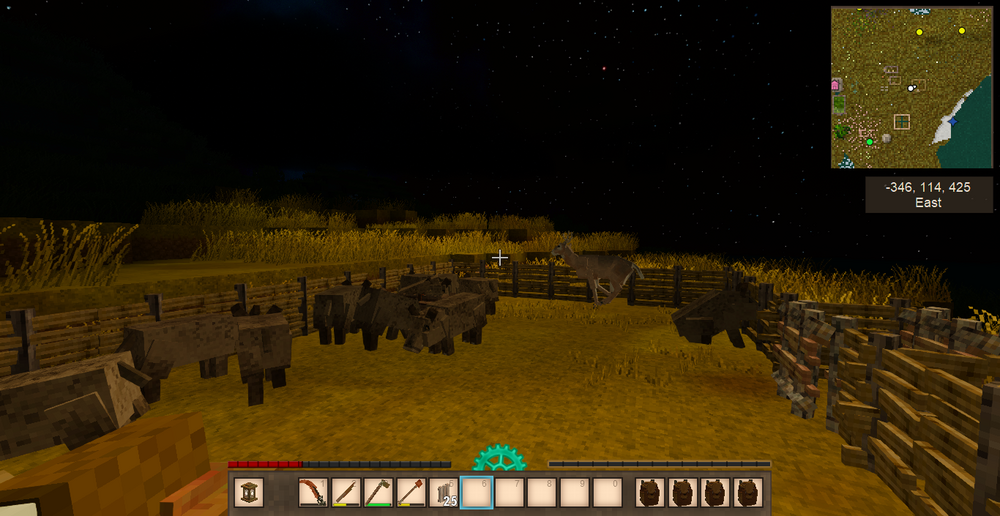
Task: Pick the stack of 25 items
Action: click(x=443, y=493)
